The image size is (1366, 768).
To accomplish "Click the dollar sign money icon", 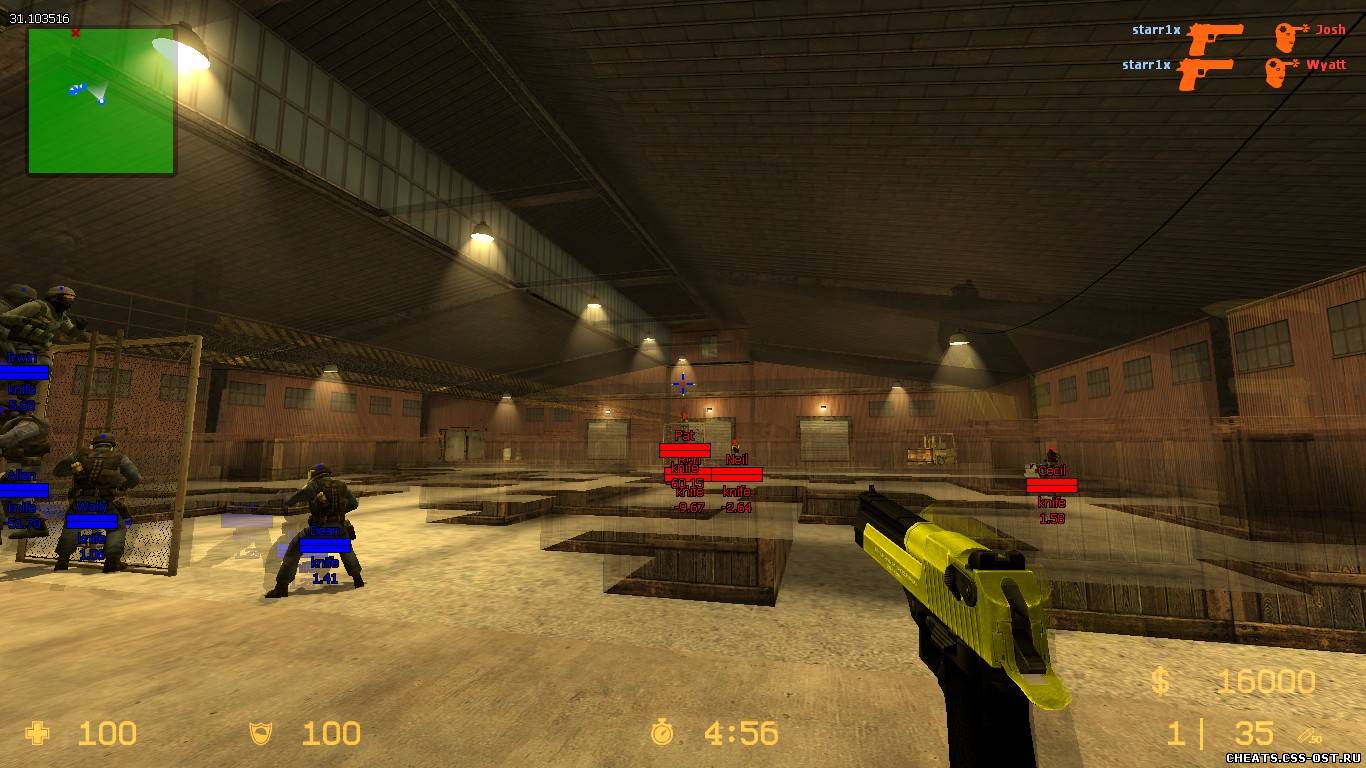I will (1160, 682).
